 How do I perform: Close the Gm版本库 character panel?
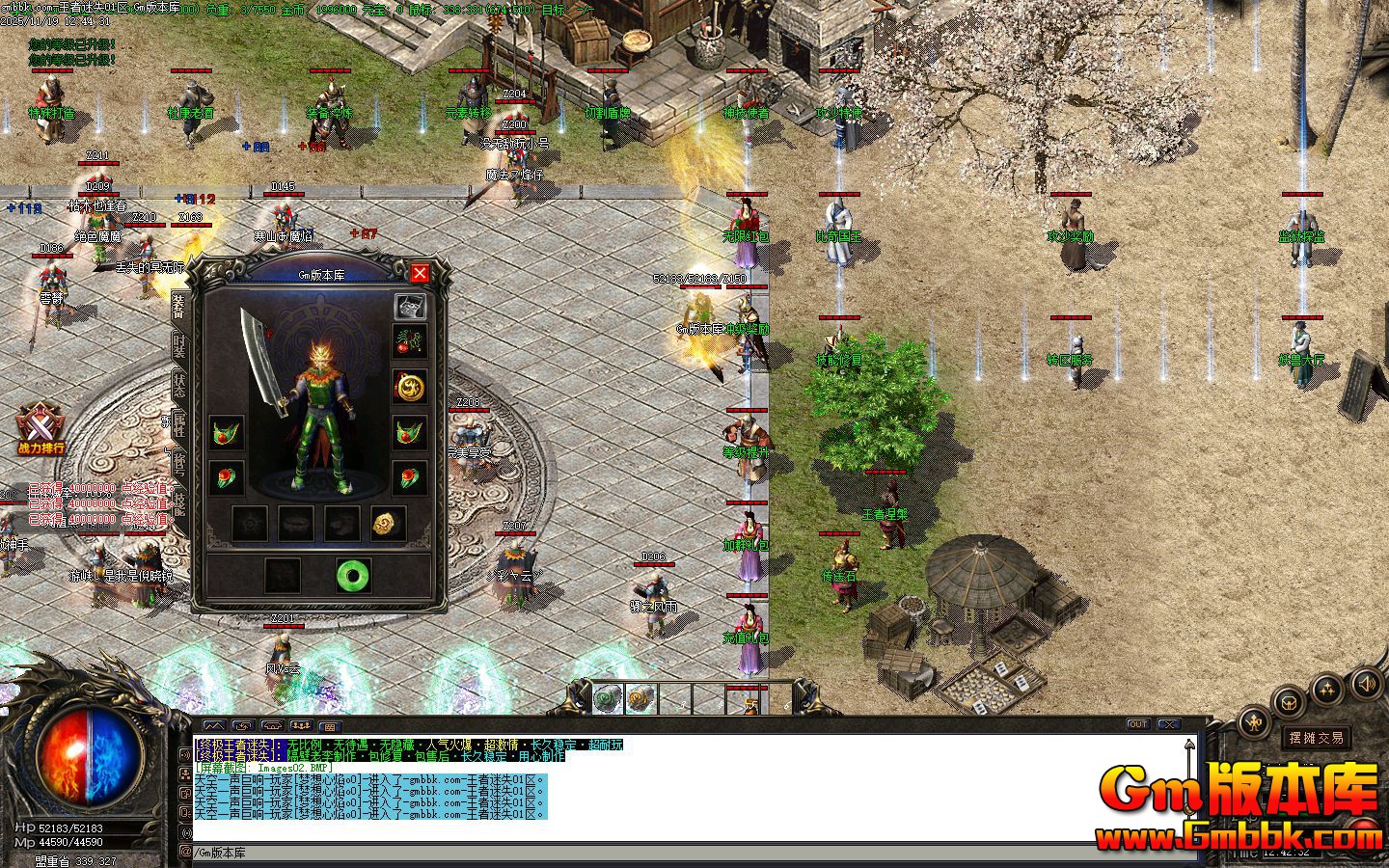pyautogui.click(x=420, y=273)
